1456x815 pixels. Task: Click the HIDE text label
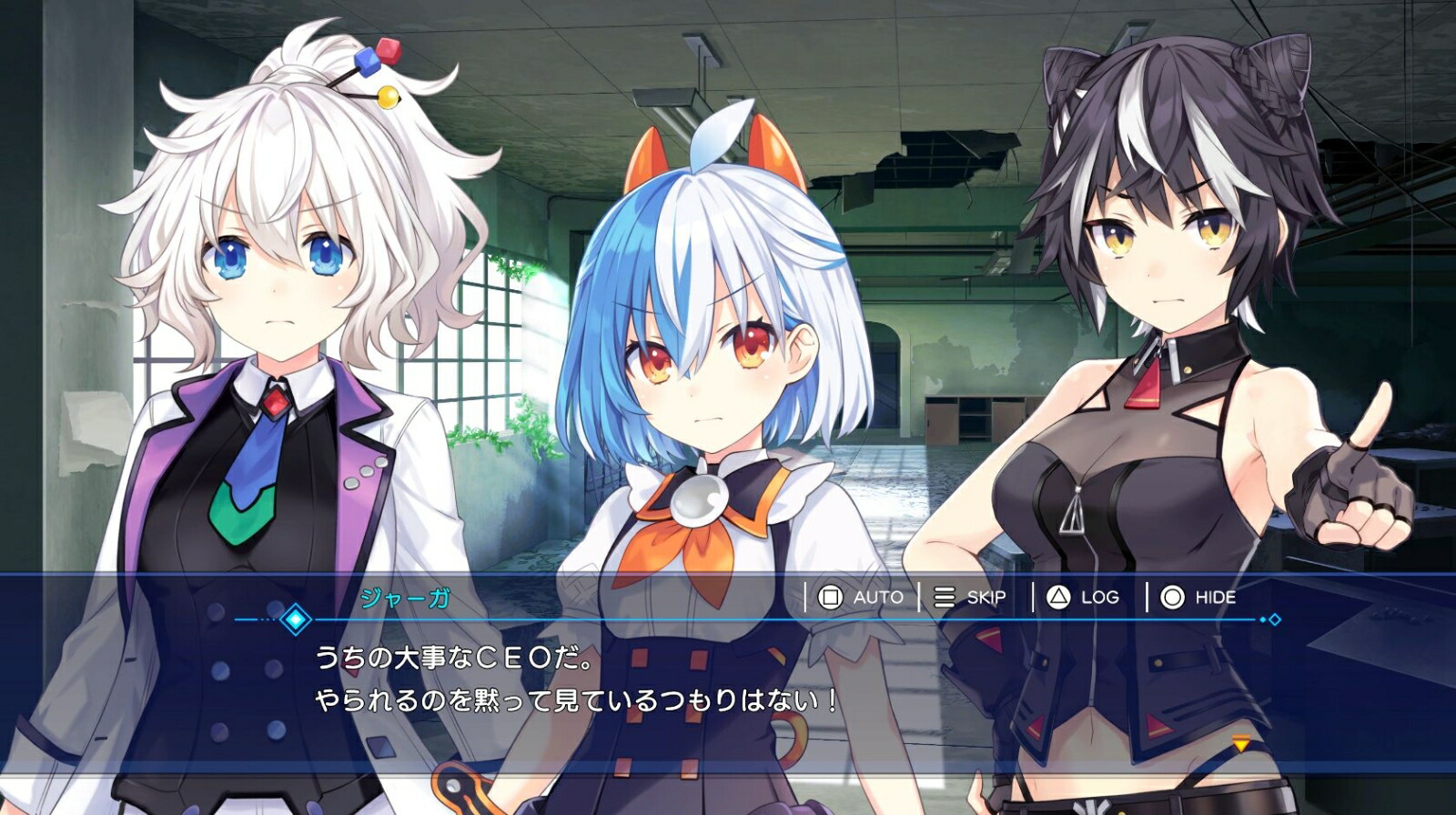[x=1217, y=598]
